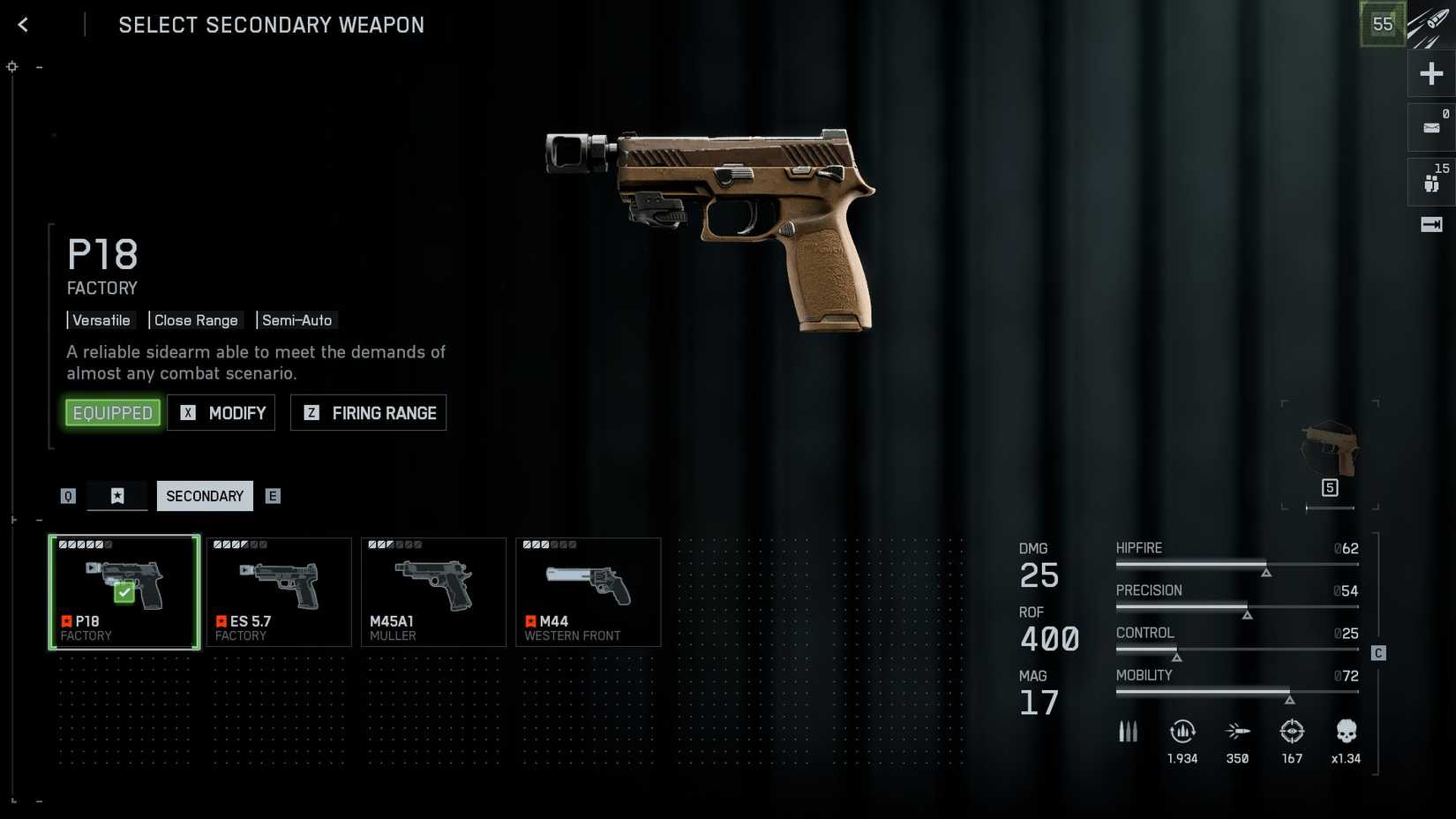This screenshot has width=1456, height=819.
Task: Select the P18 Factory pistol tile
Action: point(124,592)
